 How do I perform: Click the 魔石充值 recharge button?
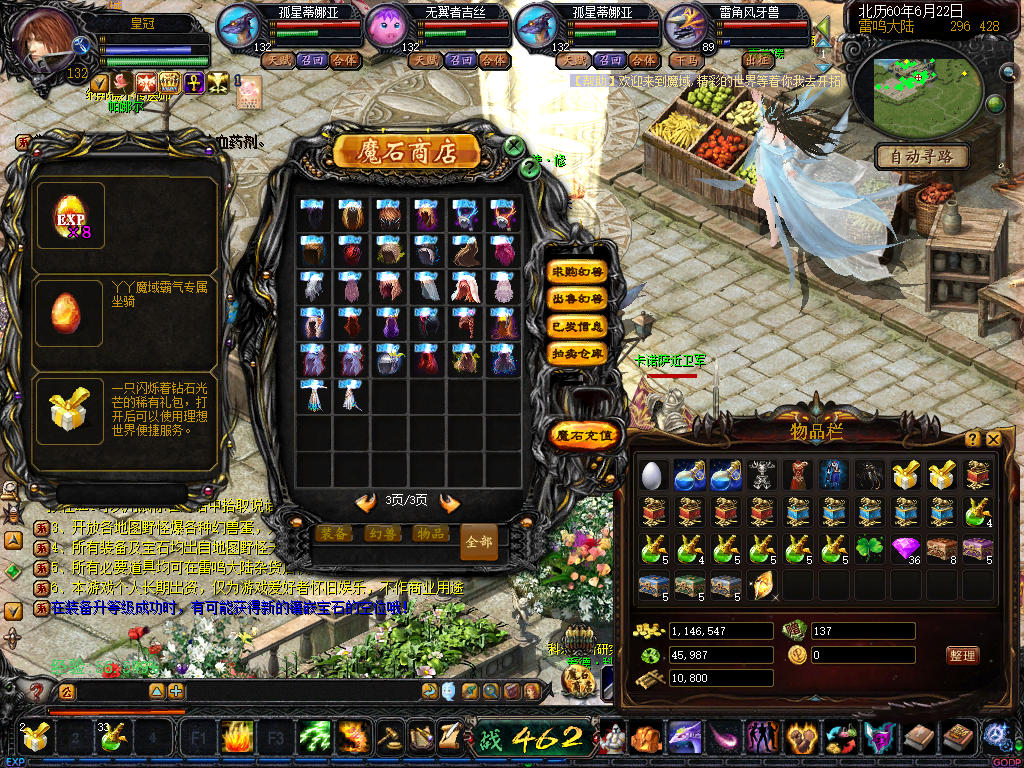tap(585, 435)
